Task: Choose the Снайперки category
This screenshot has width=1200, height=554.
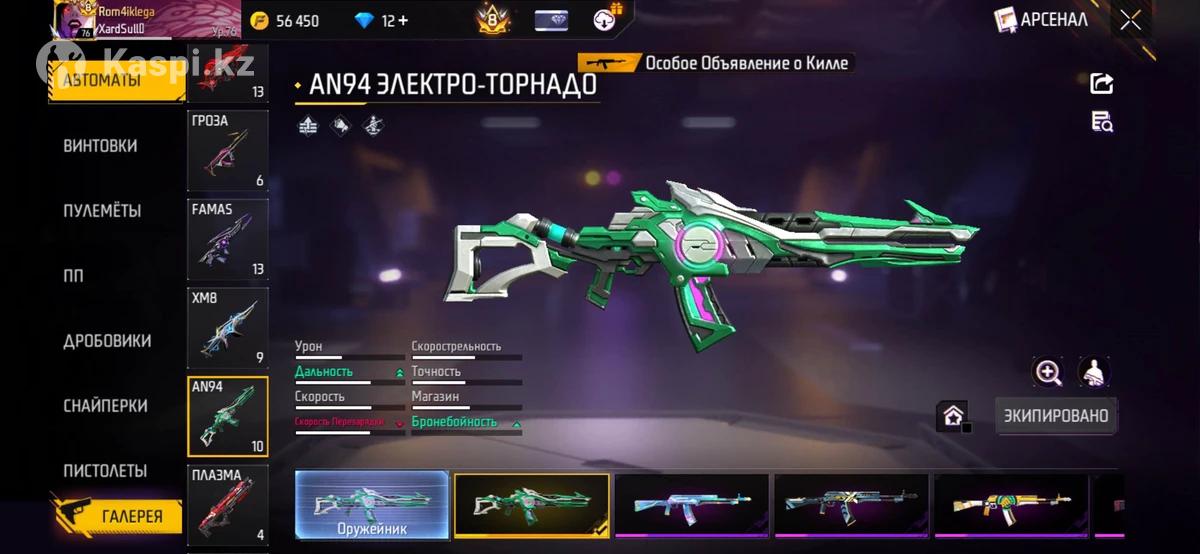Action: coord(105,406)
